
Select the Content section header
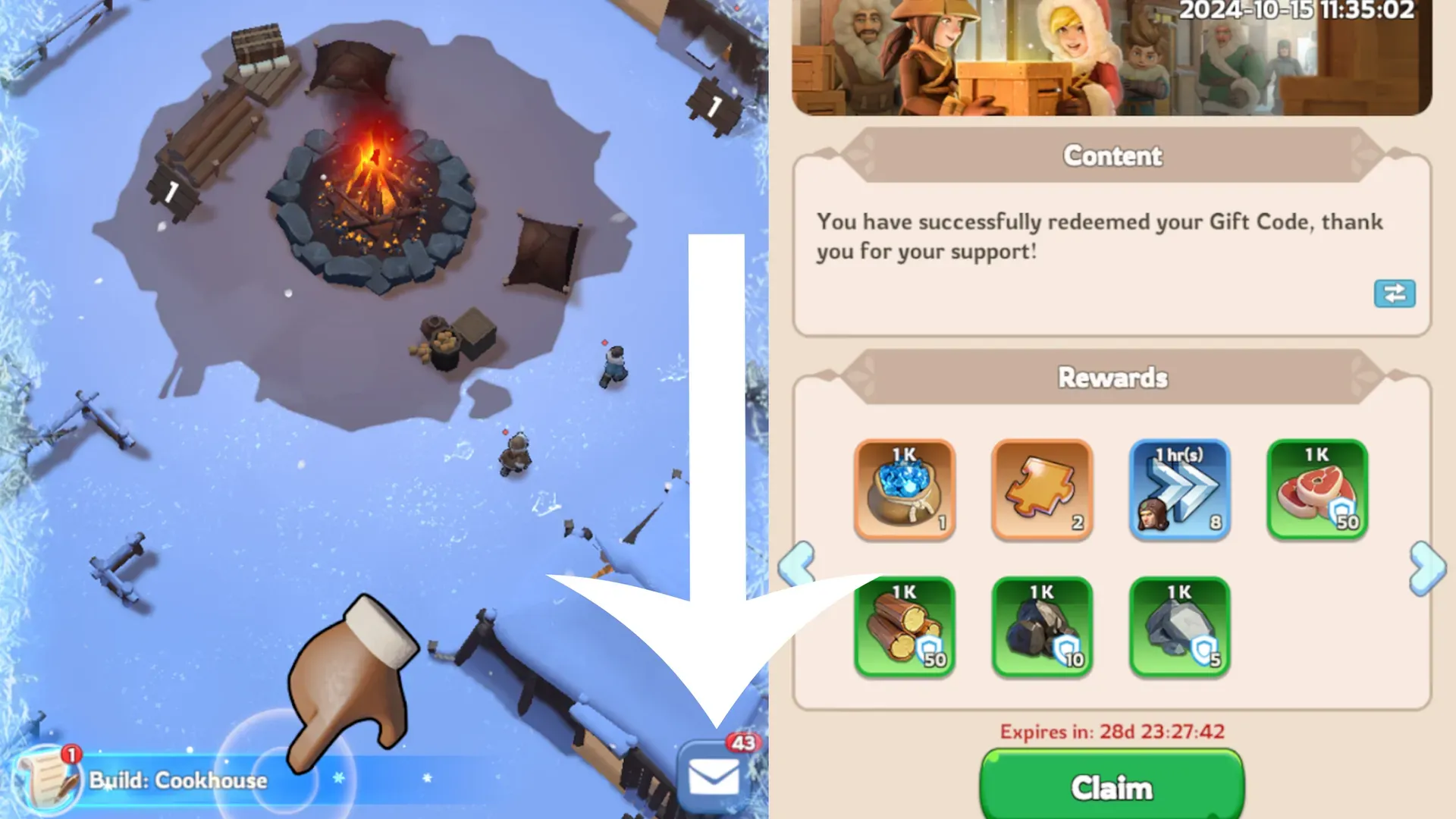point(1111,156)
